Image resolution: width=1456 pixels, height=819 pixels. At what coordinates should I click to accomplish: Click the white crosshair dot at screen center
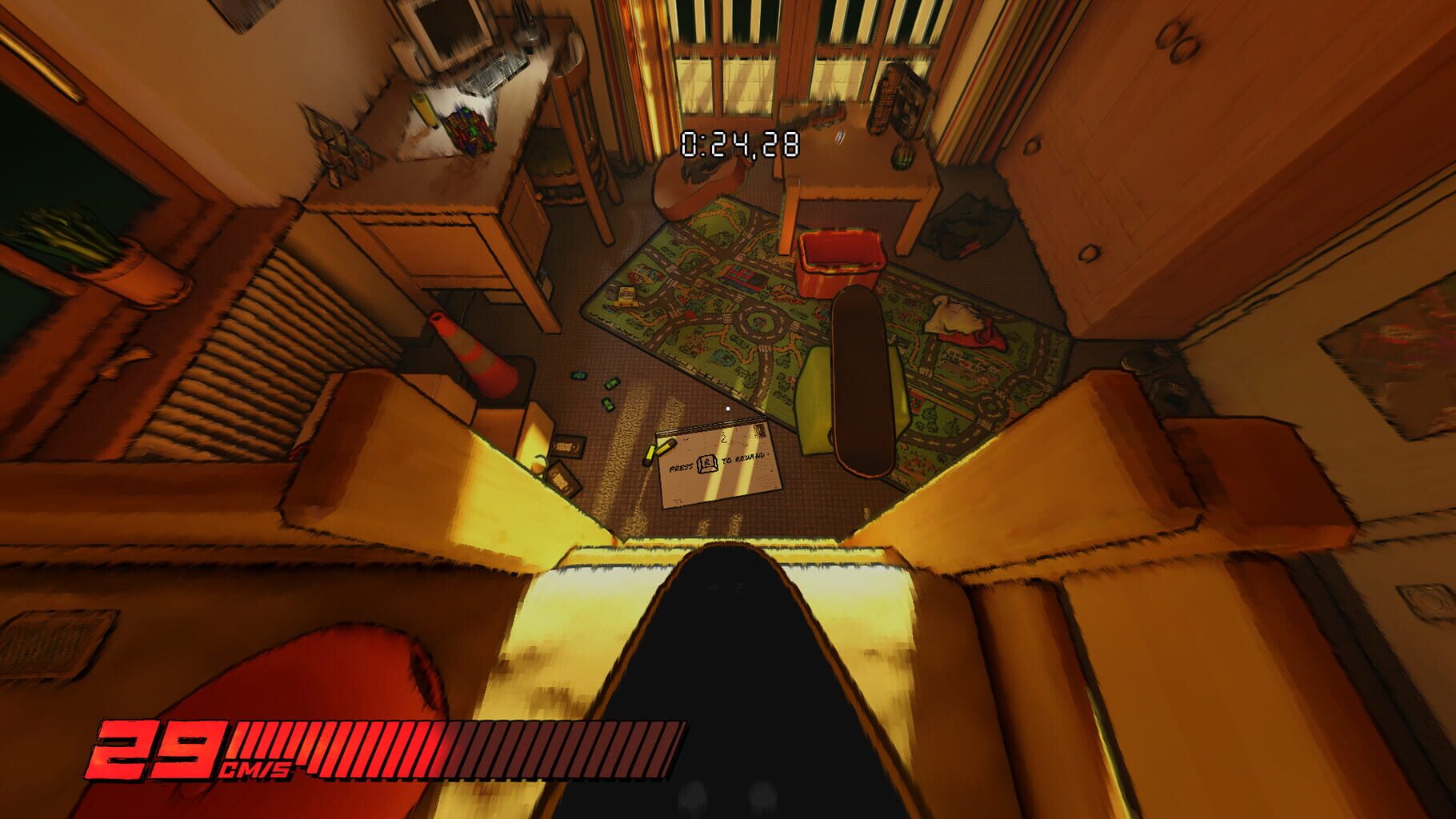pyautogui.click(x=728, y=408)
